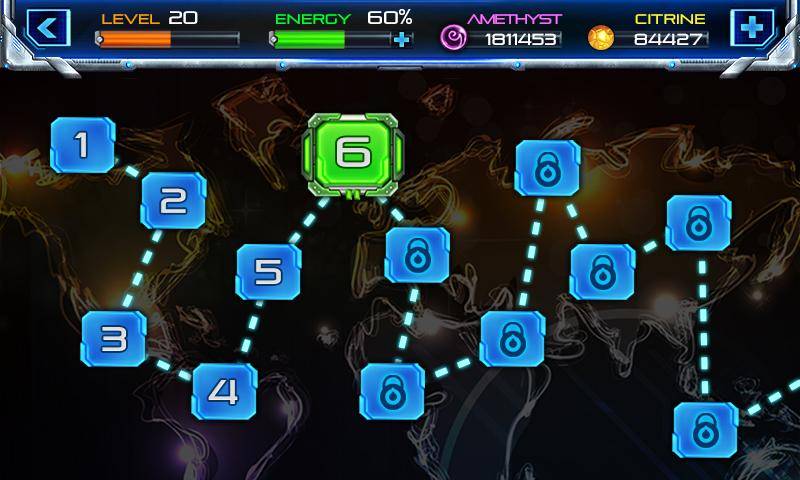The width and height of the screenshot is (800, 480).
Task: Choose the level 2 stage
Action: click(x=173, y=202)
